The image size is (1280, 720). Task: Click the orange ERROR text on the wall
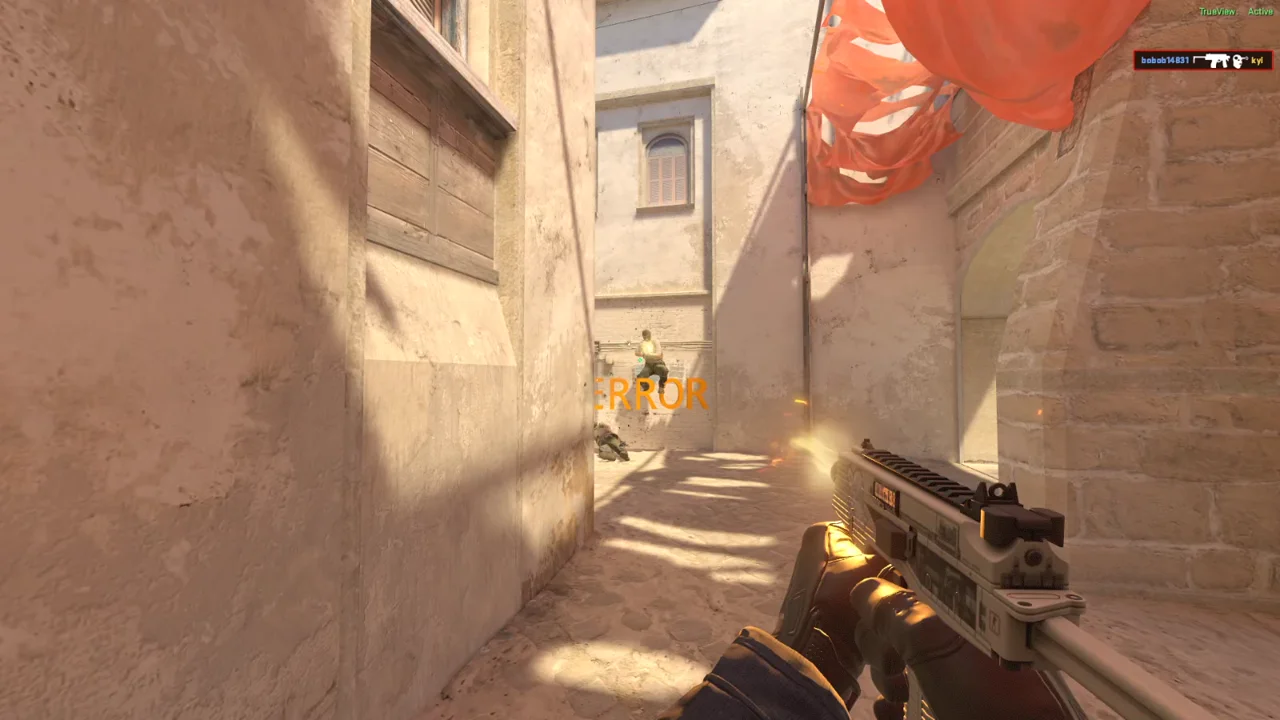point(647,394)
